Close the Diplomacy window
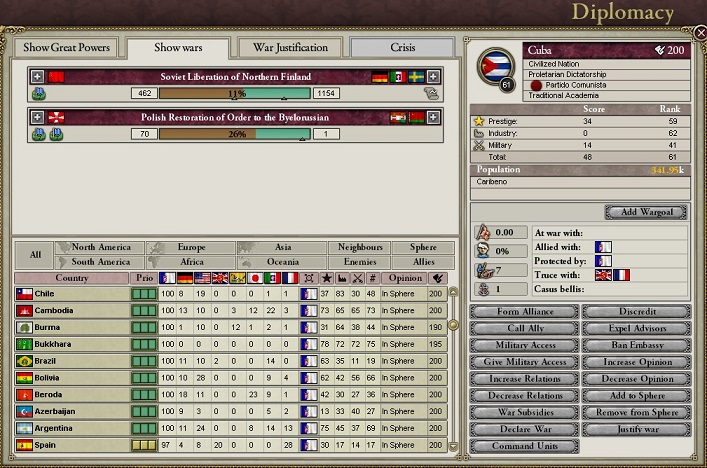The height and width of the screenshot is (468, 707). pos(700,32)
